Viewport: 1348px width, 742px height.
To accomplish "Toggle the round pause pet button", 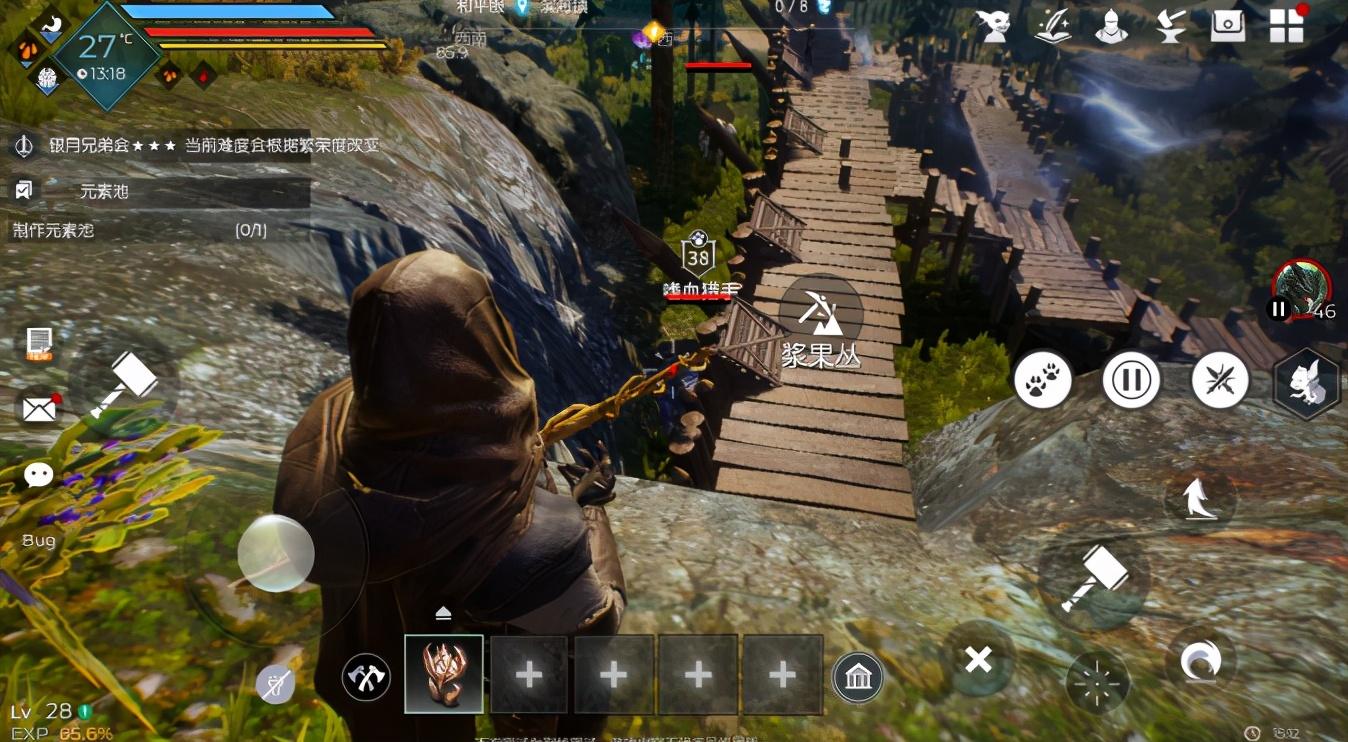I will point(1131,380).
